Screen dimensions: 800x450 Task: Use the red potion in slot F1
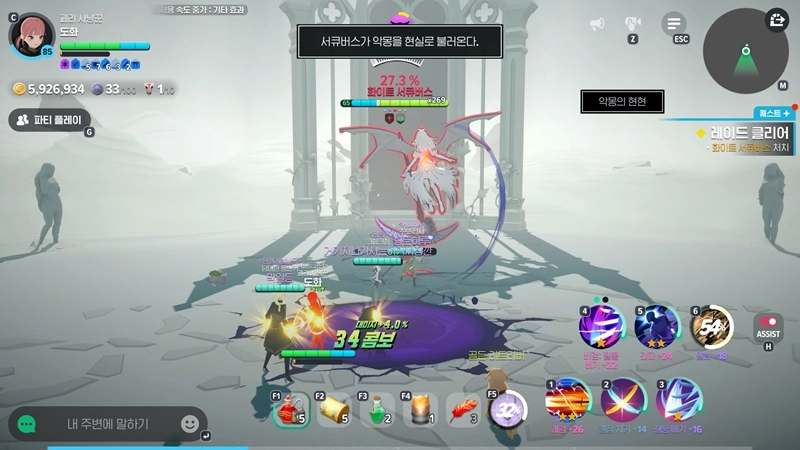tap(290, 409)
